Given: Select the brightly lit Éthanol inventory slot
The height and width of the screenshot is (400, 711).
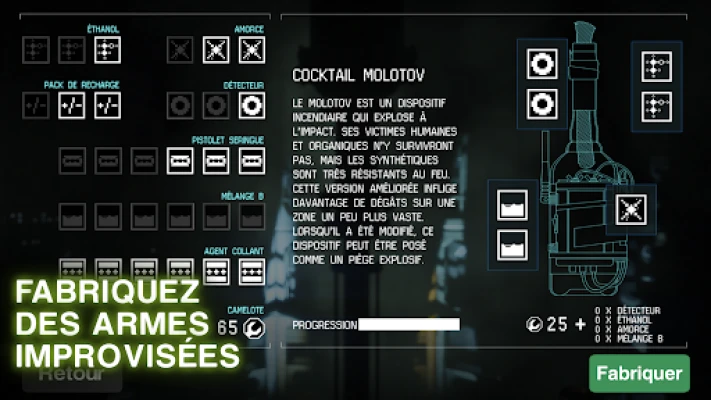Looking at the screenshot, I should 107,48.
